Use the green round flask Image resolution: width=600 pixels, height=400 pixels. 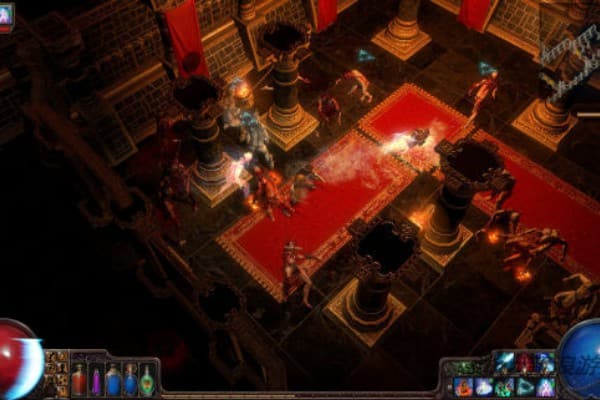(x=147, y=381)
